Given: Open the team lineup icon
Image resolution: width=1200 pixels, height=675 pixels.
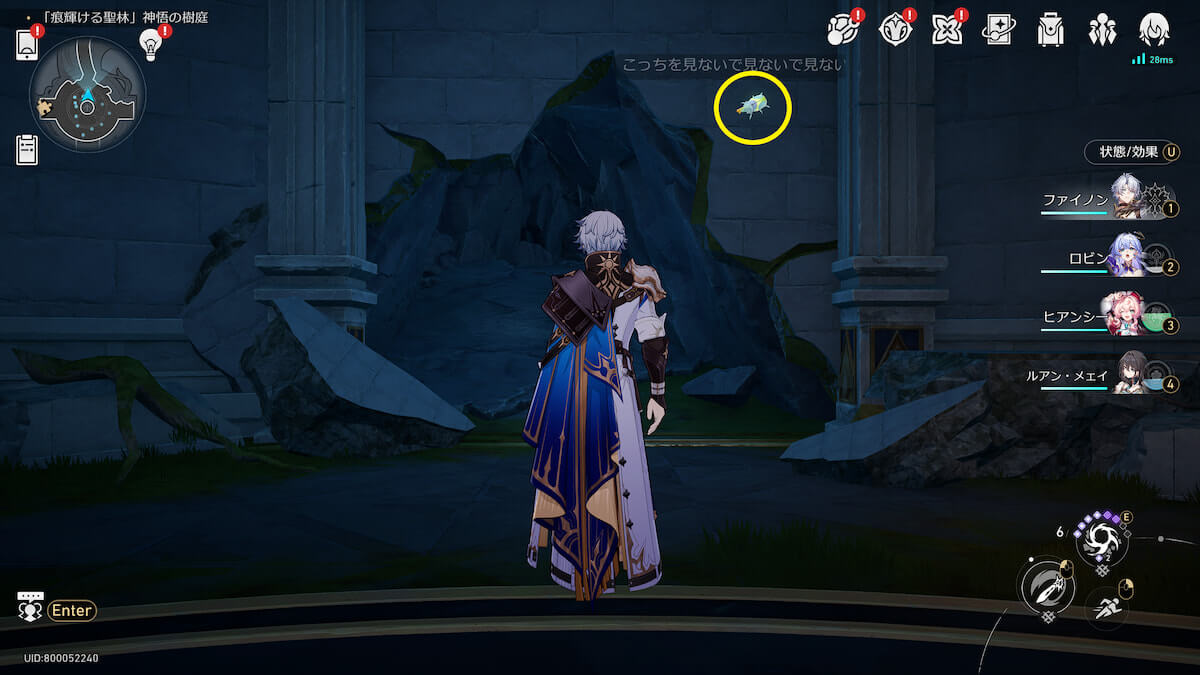Looking at the screenshot, I should click(1103, 30).
